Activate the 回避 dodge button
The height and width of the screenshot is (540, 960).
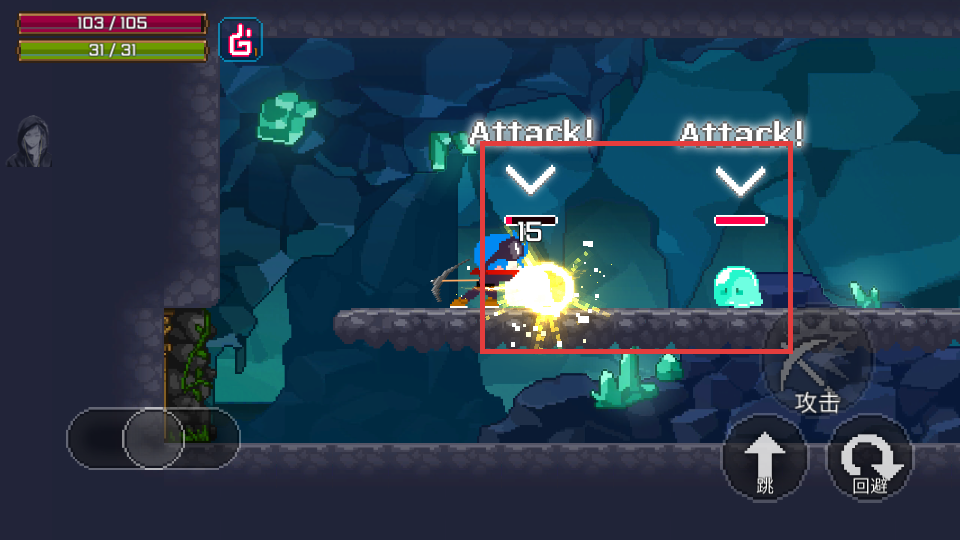pos(869,458)
